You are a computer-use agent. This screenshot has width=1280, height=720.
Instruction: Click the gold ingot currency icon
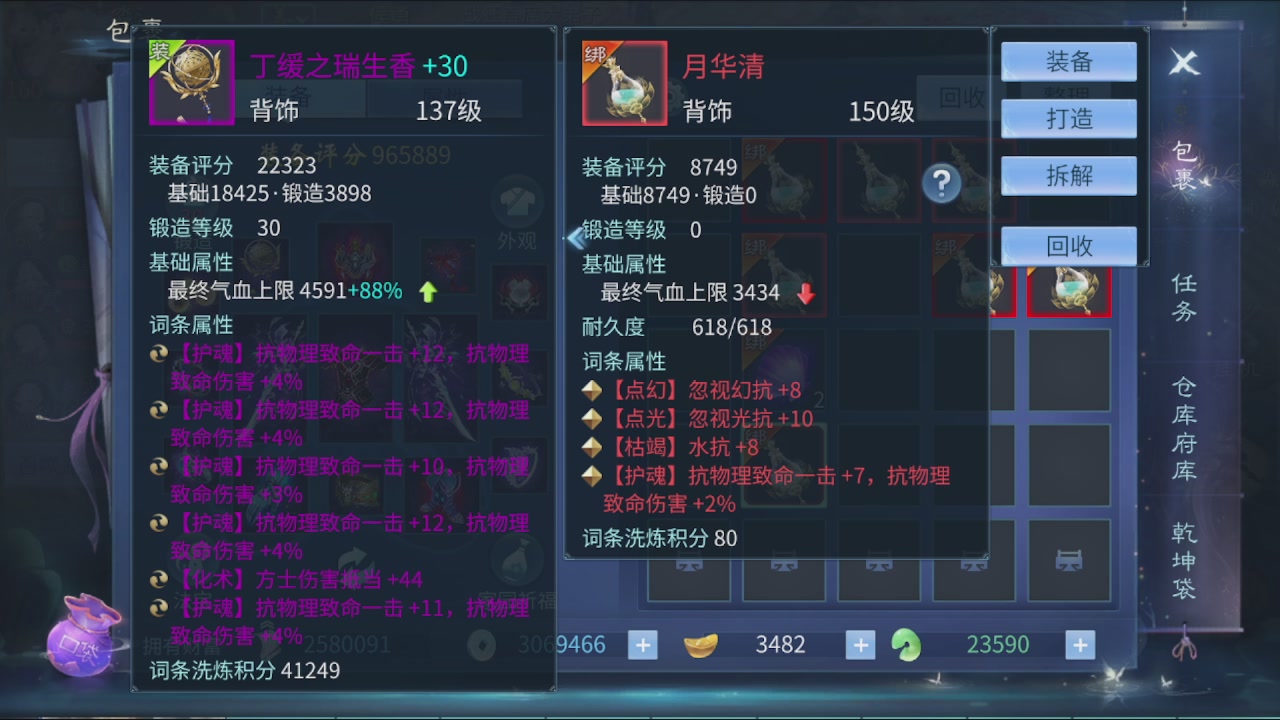pyautogui.click(x=702, y=645)
